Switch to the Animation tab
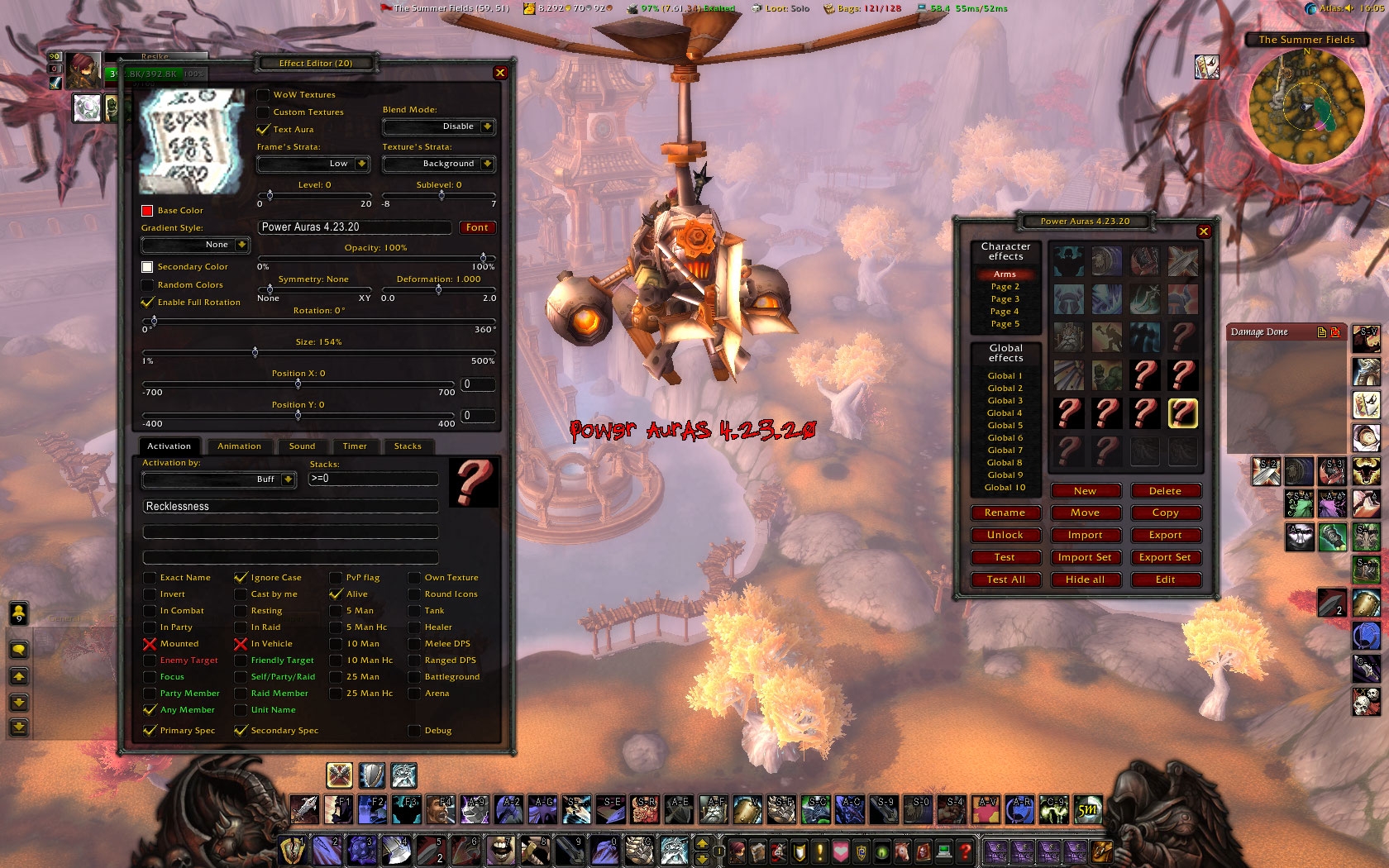 click(x=239, y=446)
